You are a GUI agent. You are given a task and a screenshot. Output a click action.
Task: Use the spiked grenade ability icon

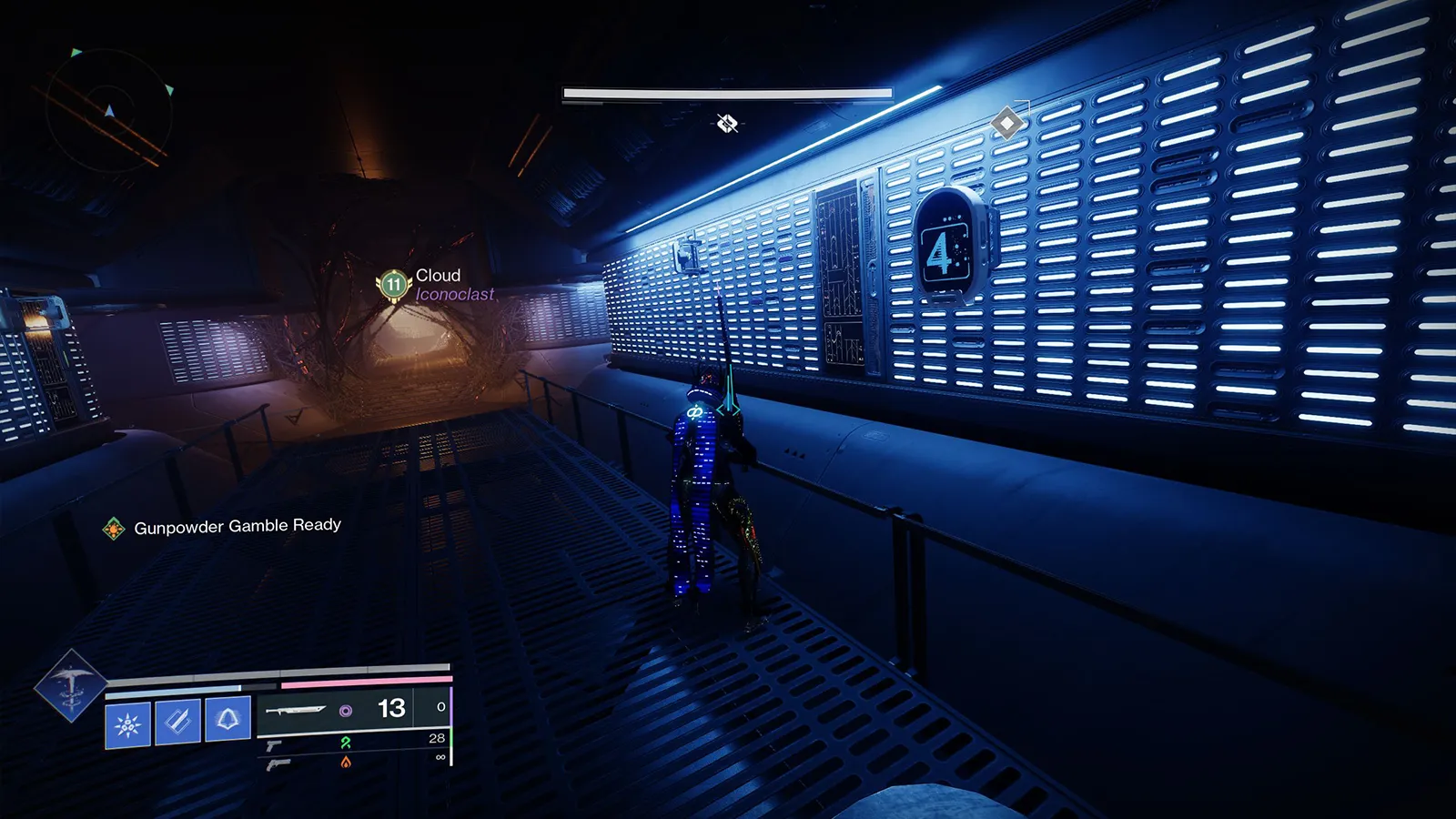click(127, 724)
